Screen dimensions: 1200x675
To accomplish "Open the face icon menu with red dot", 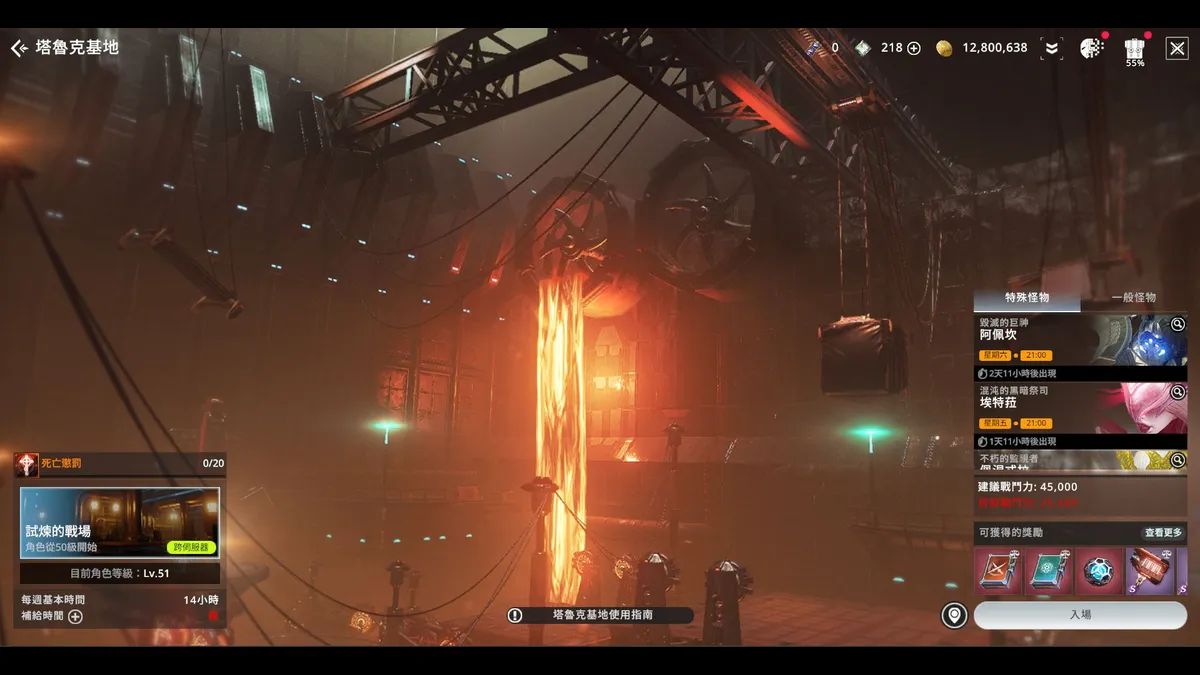I will pos(1091,48).
